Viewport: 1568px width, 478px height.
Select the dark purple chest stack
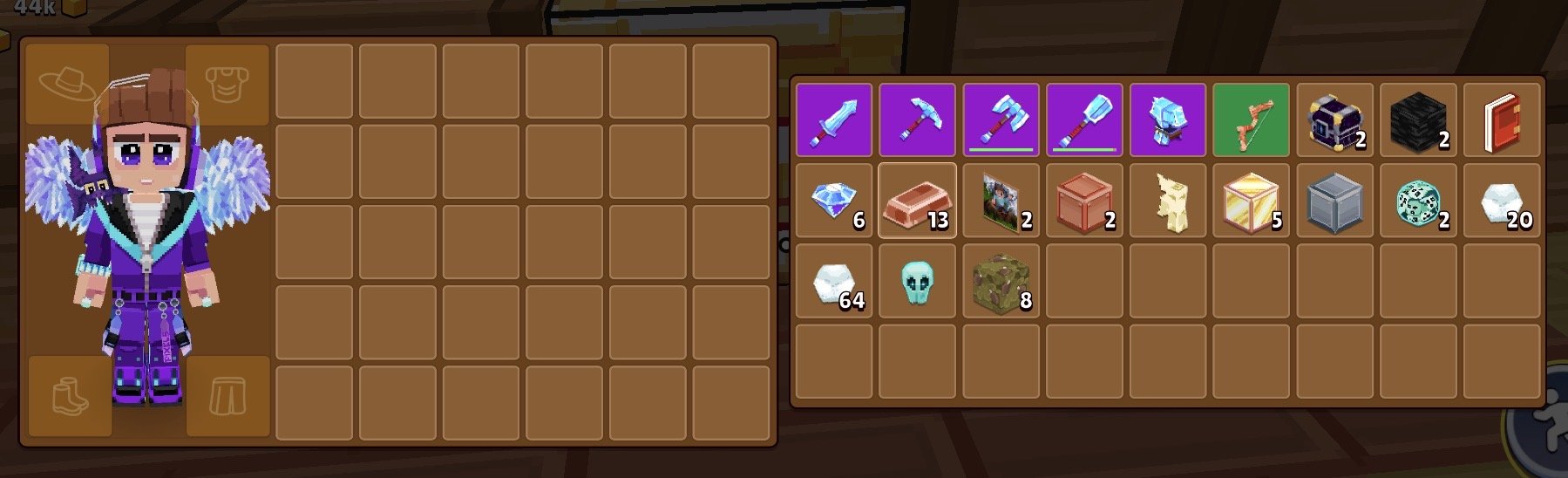1334,120
